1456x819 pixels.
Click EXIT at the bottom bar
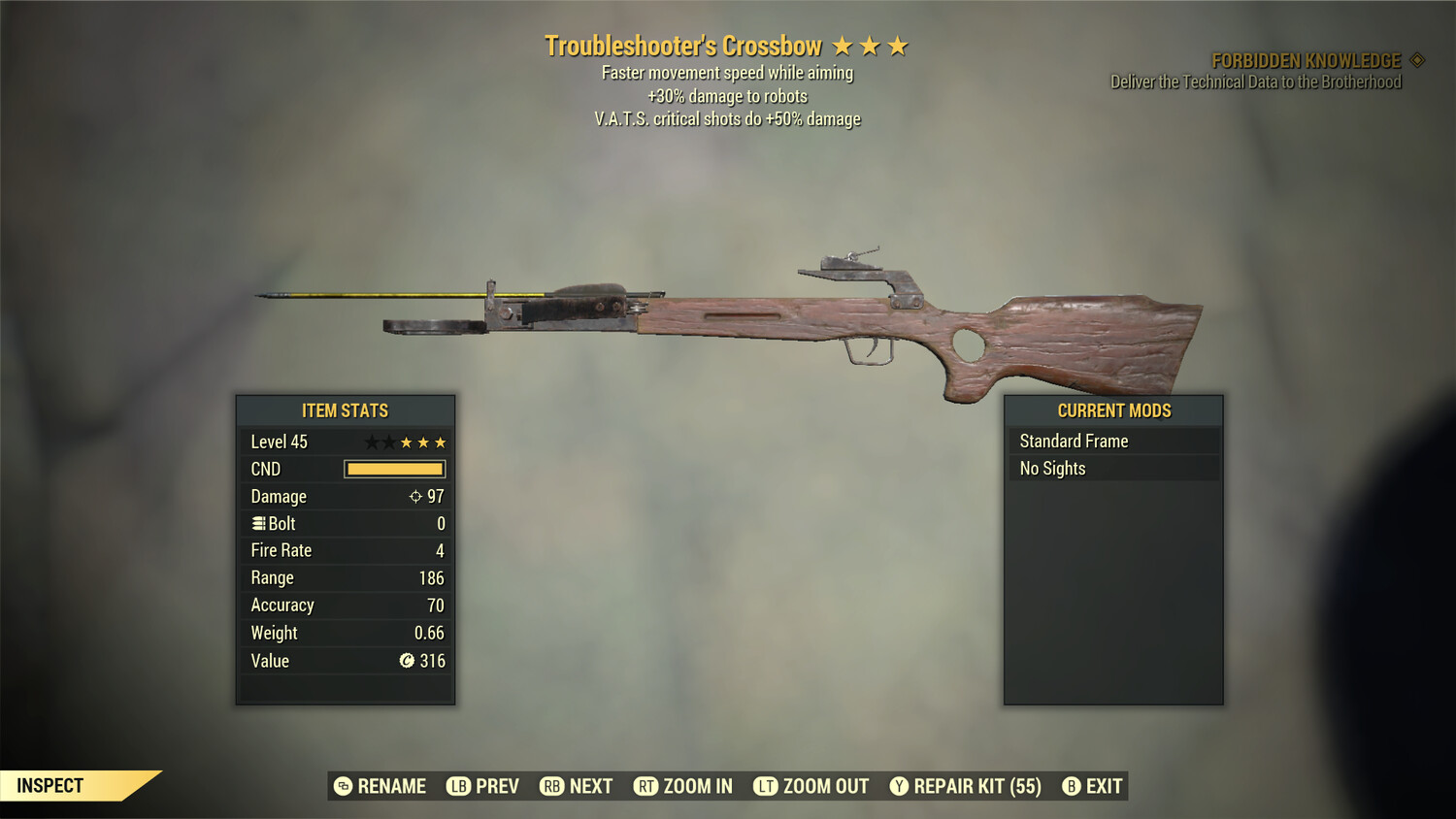tap(1102, 786)
